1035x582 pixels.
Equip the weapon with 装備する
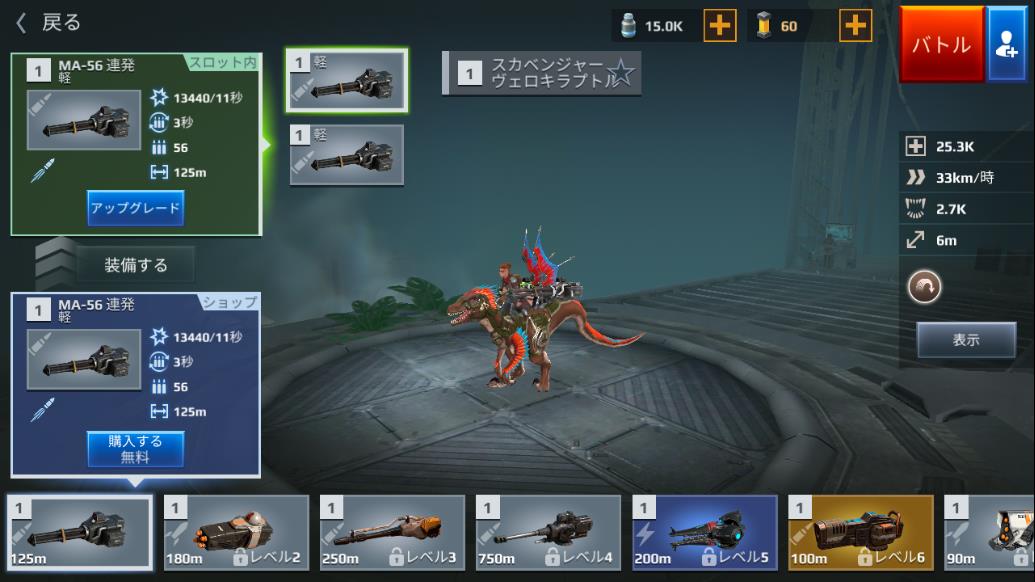pos(135,265)
